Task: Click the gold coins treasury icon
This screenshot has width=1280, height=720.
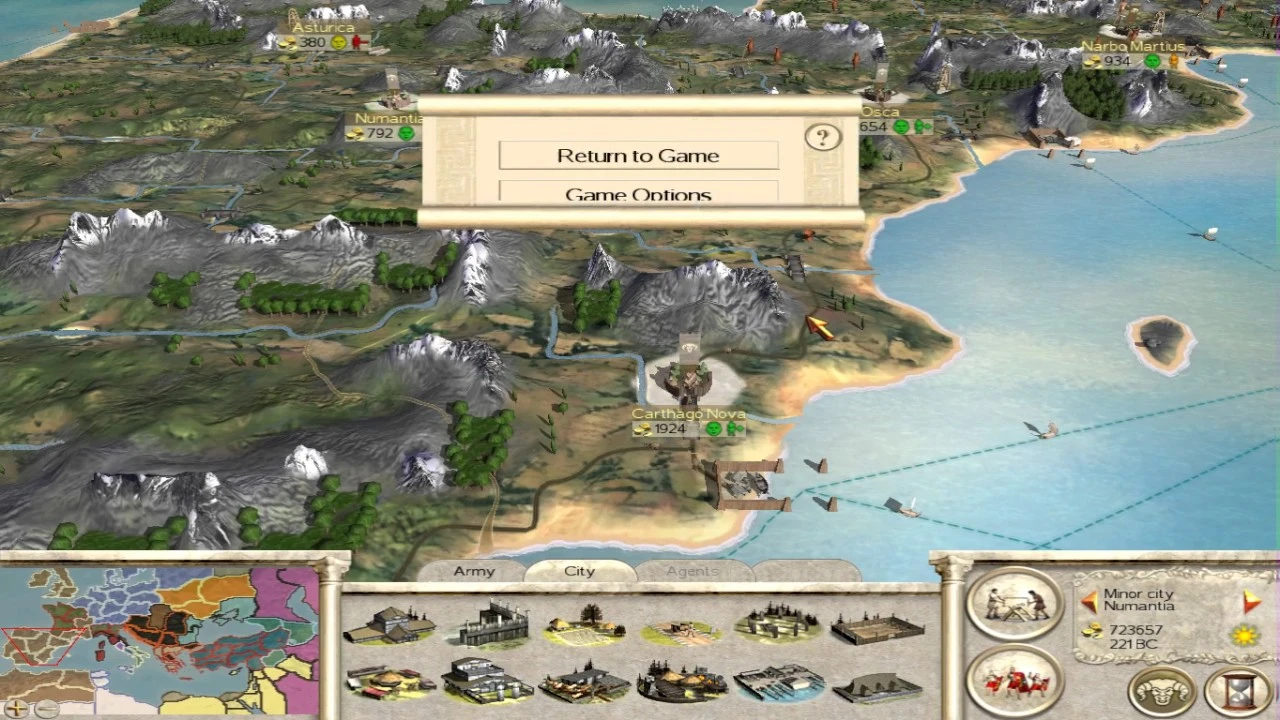Action: tap(1090, 631)
